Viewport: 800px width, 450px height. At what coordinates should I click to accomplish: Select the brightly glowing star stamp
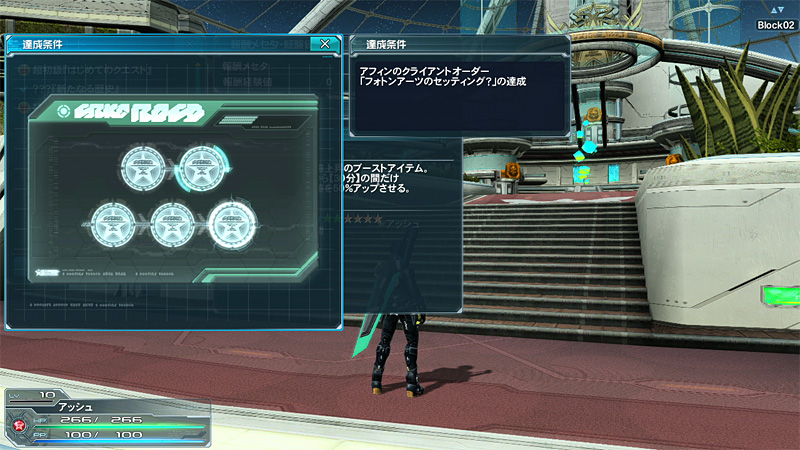tap(231, 222)
